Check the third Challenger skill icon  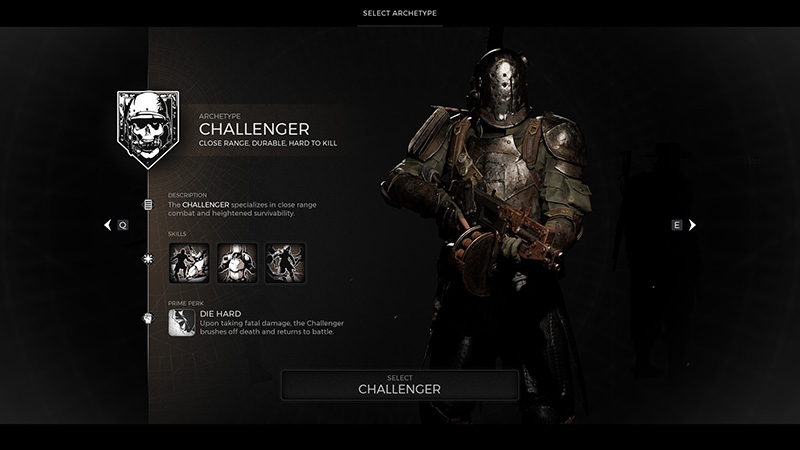coord(285,262)
